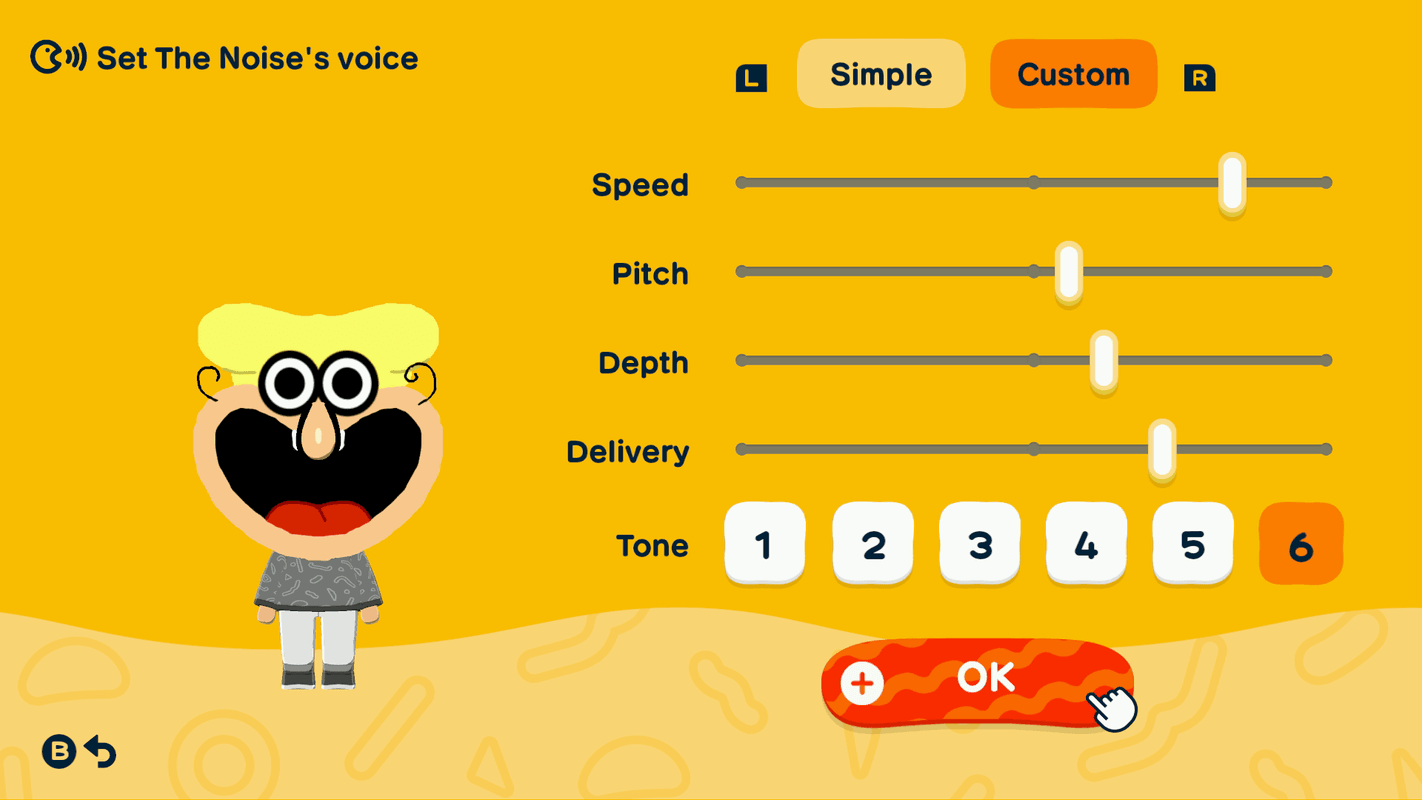Viewport: 1422px width, 800px height.
Task: Select Tone option 3
Action: 979,545
